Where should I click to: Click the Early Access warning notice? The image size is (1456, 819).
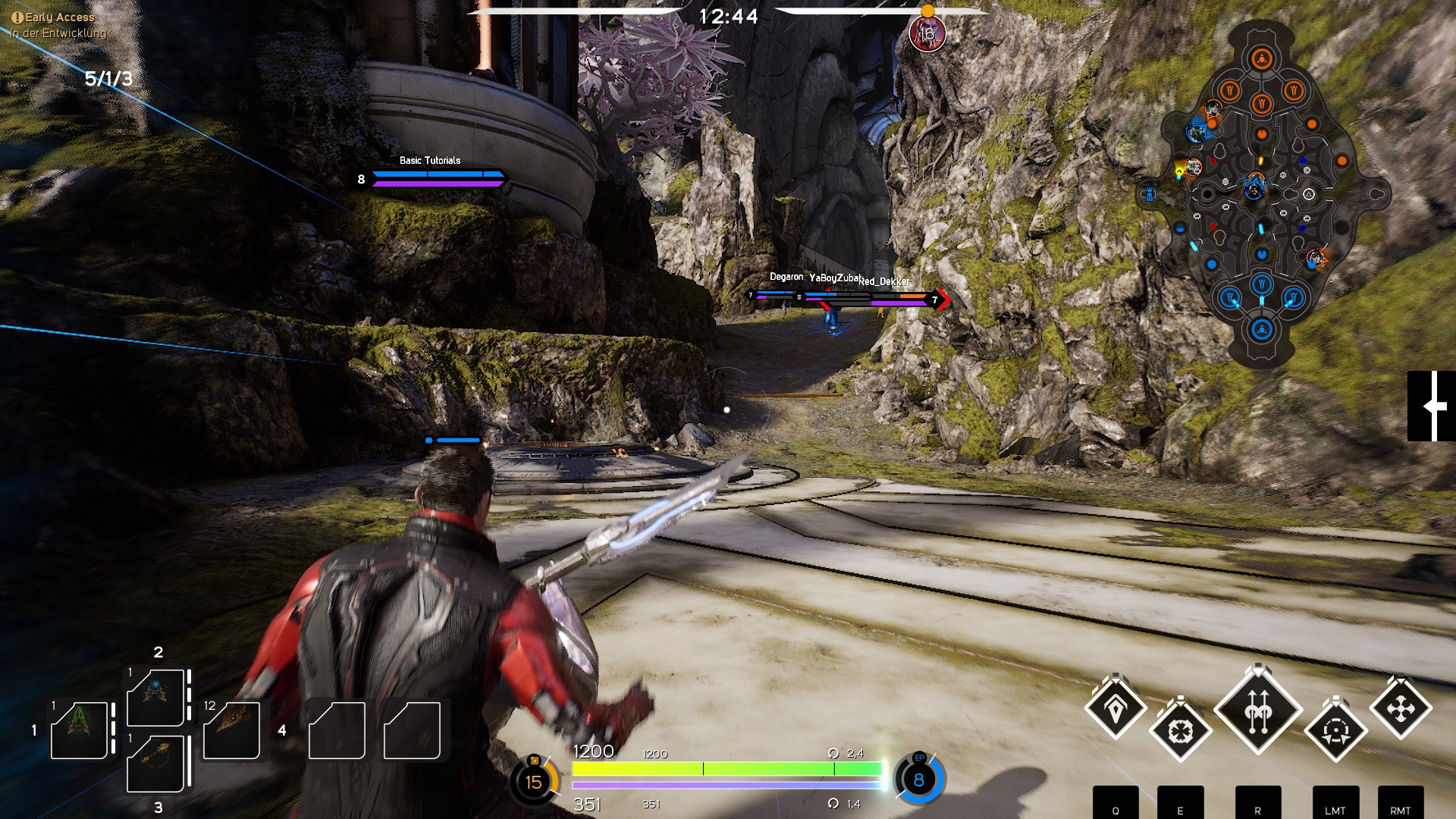(x=53, y=17)
